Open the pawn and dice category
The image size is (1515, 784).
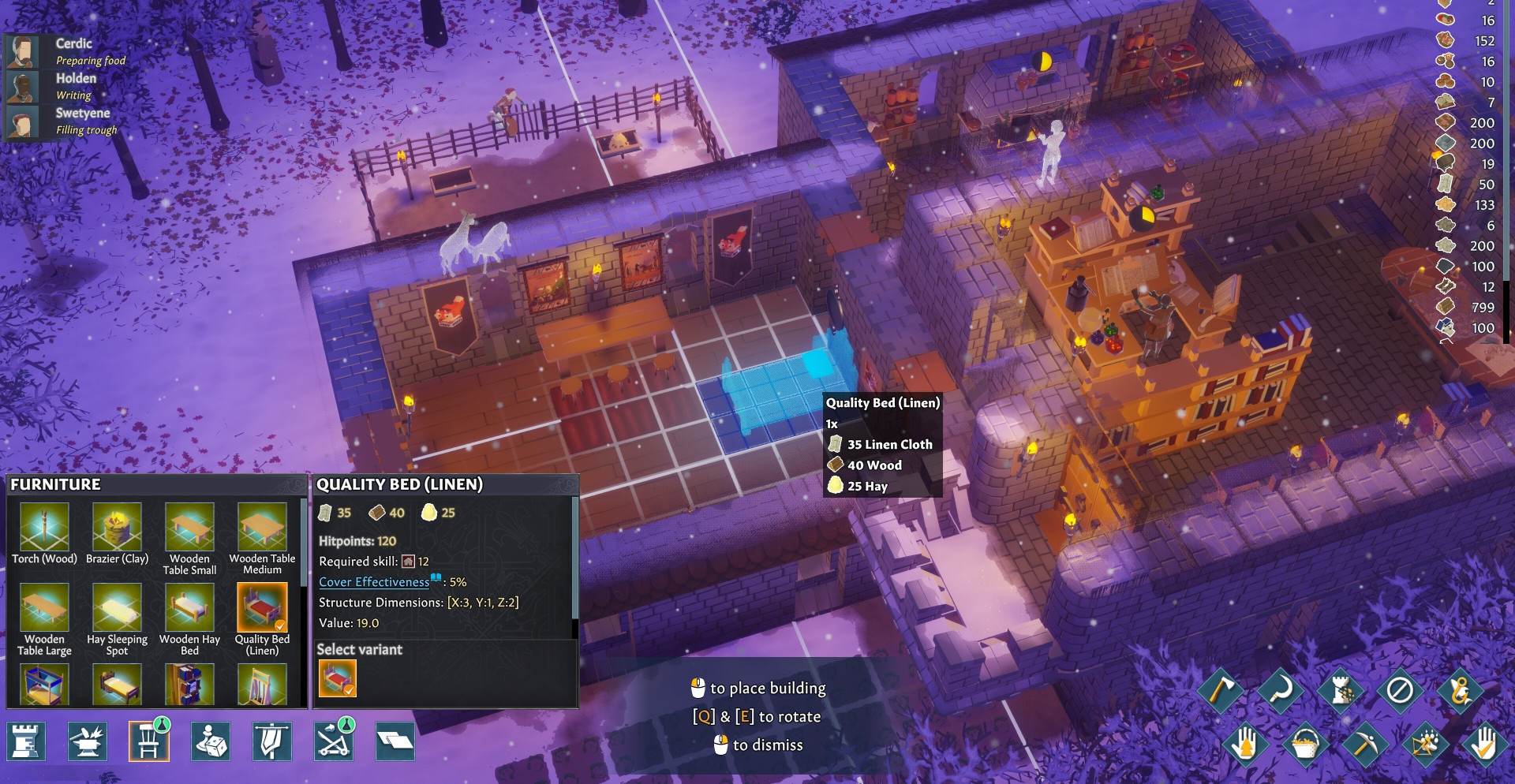coord(211,741)
